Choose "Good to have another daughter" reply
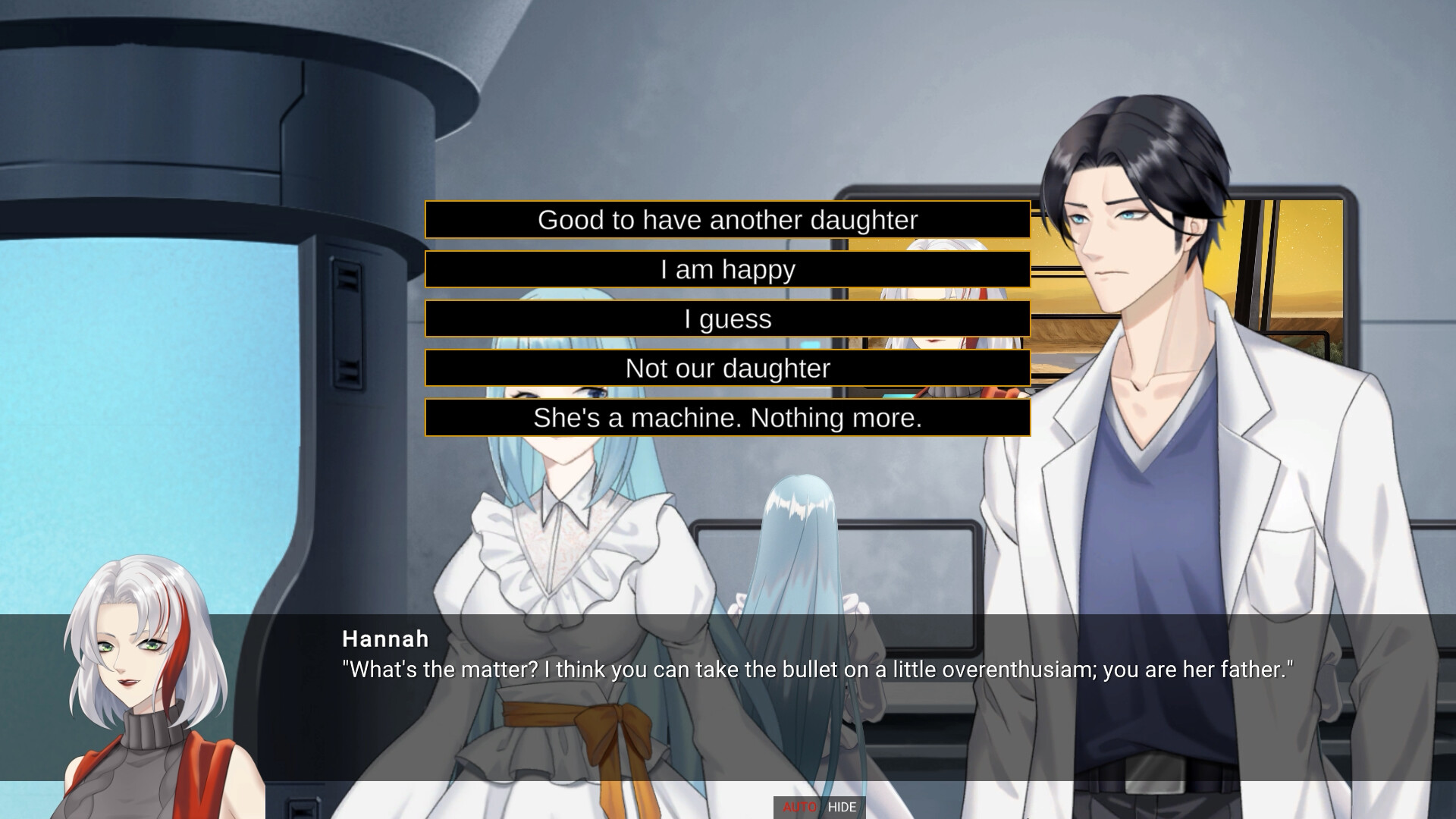This screenshot has width=1456, height=819. point(727,220)
